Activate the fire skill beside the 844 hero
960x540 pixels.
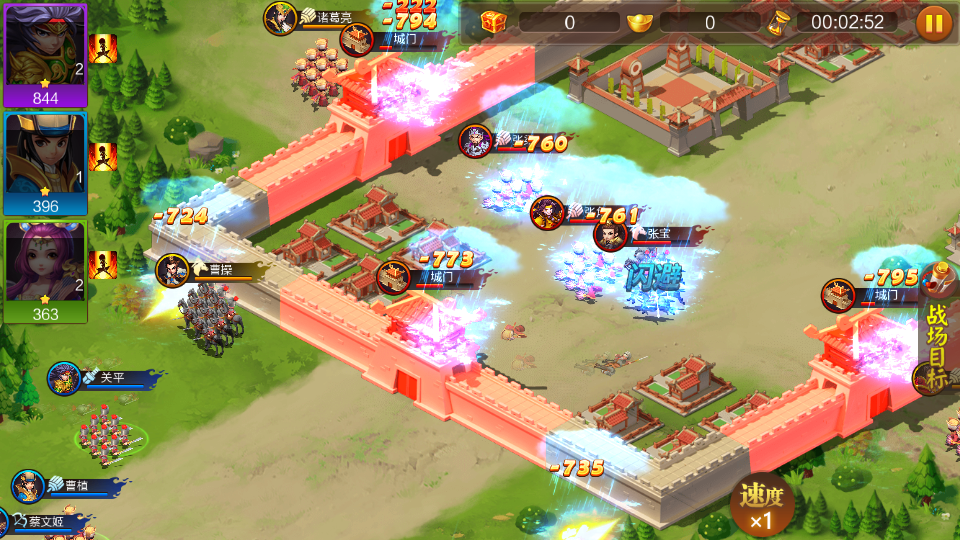coord(103,48)
